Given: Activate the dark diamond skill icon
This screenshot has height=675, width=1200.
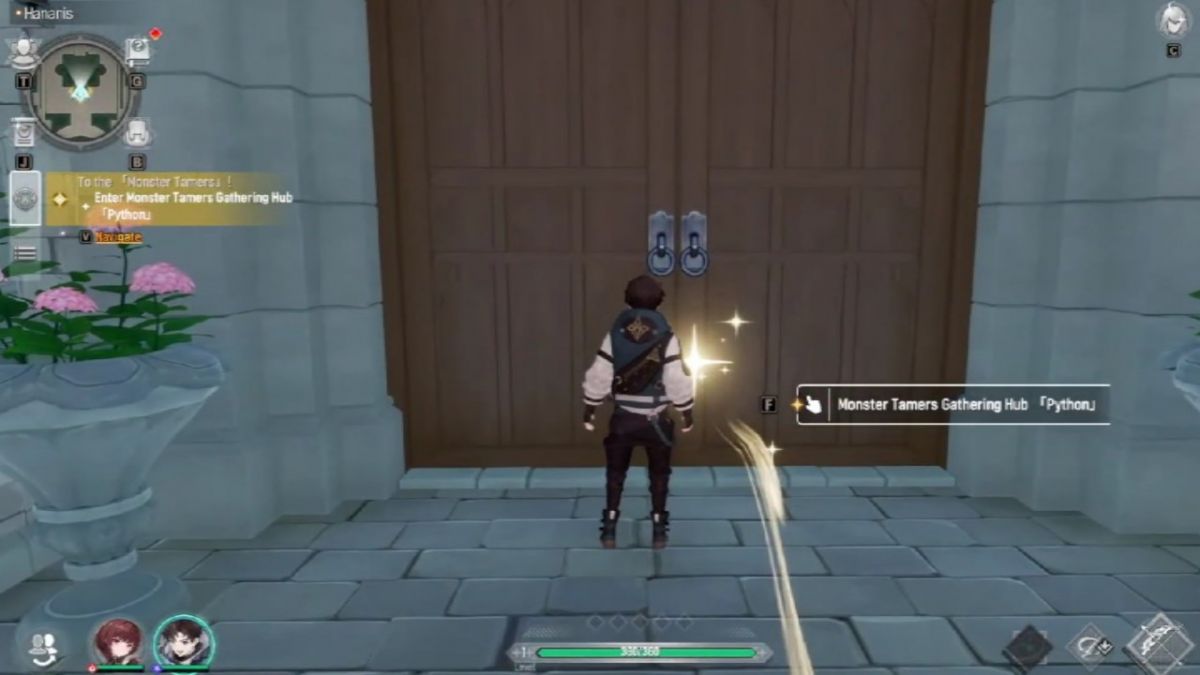Looking at the screenshot, I should point(1027,647).
